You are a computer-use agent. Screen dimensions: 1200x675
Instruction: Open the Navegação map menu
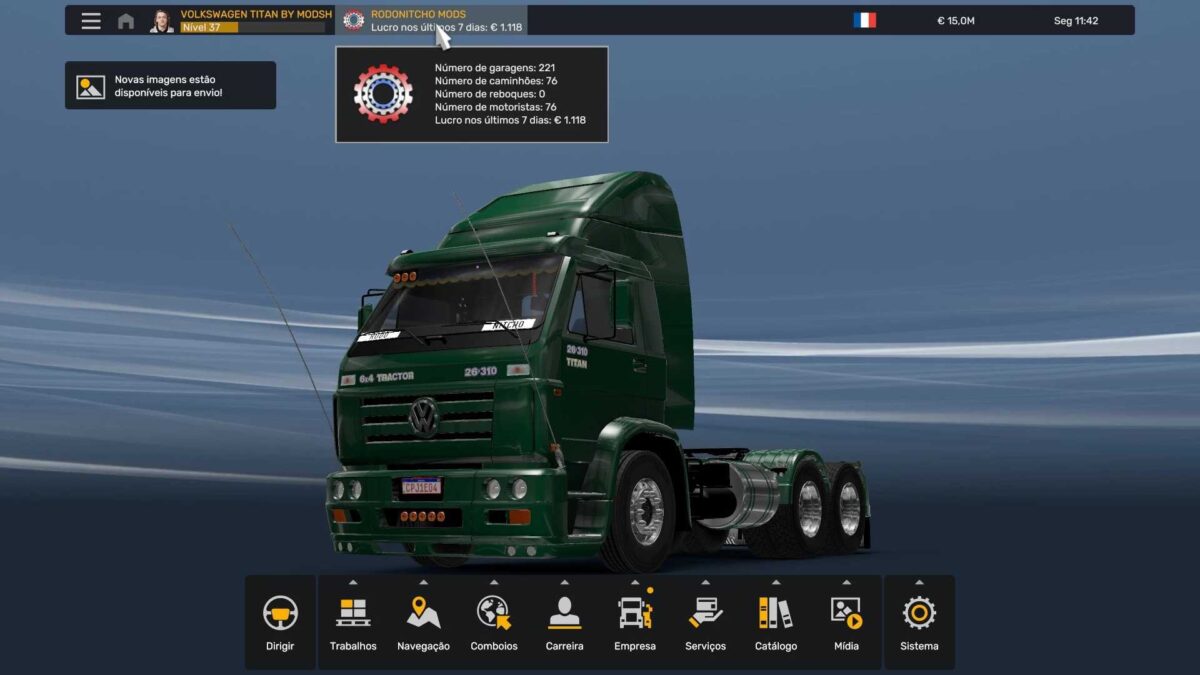pos(423,622)
